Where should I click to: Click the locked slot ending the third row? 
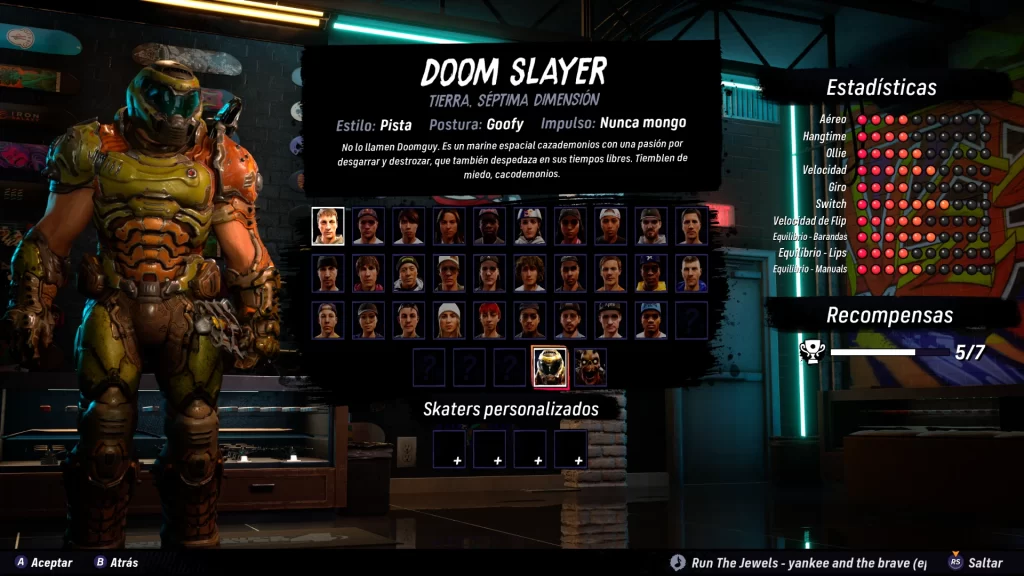pyautogui.click(x=691, y=320)
